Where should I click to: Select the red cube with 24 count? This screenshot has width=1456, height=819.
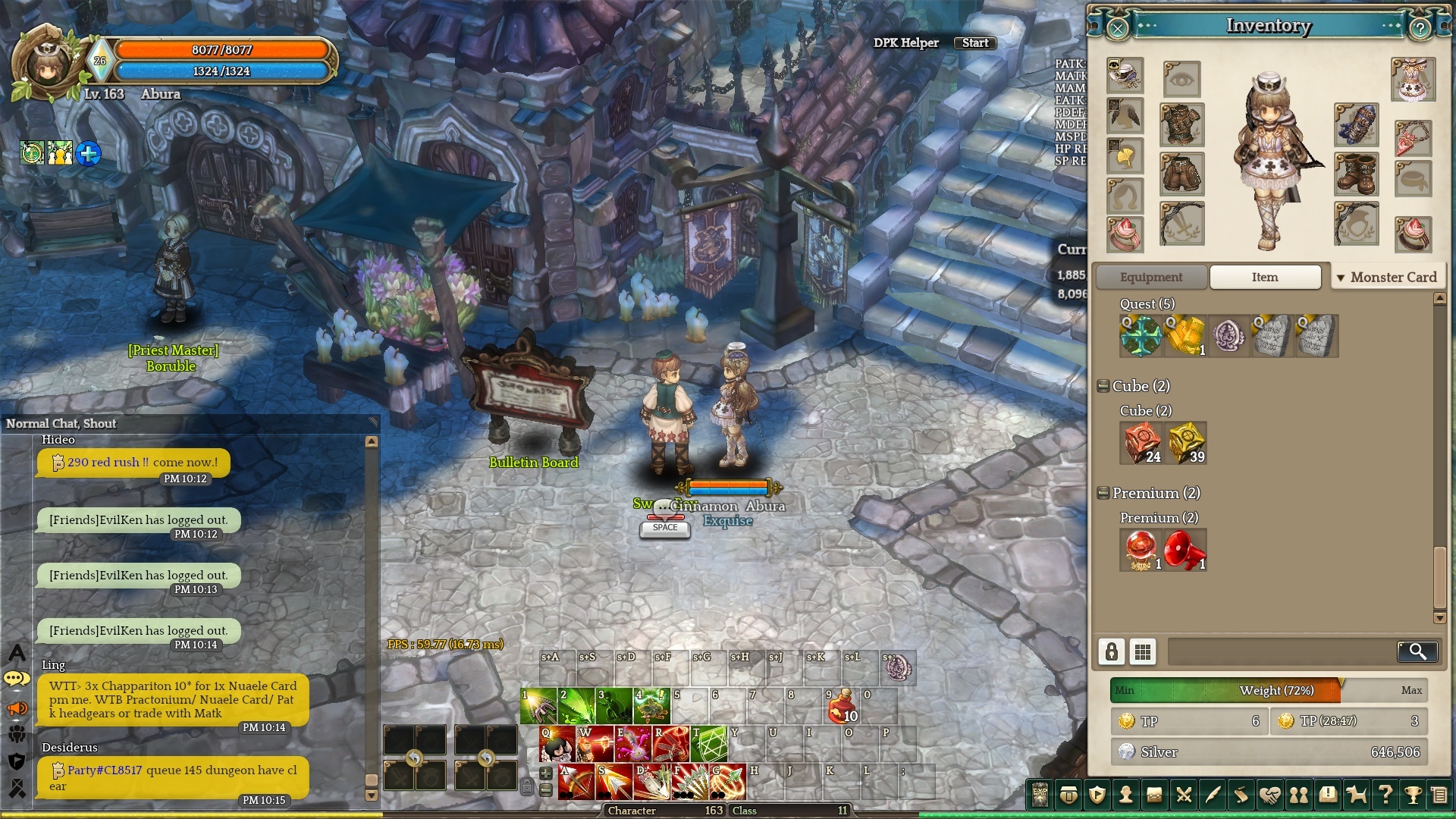click(x=1141, y=442)
